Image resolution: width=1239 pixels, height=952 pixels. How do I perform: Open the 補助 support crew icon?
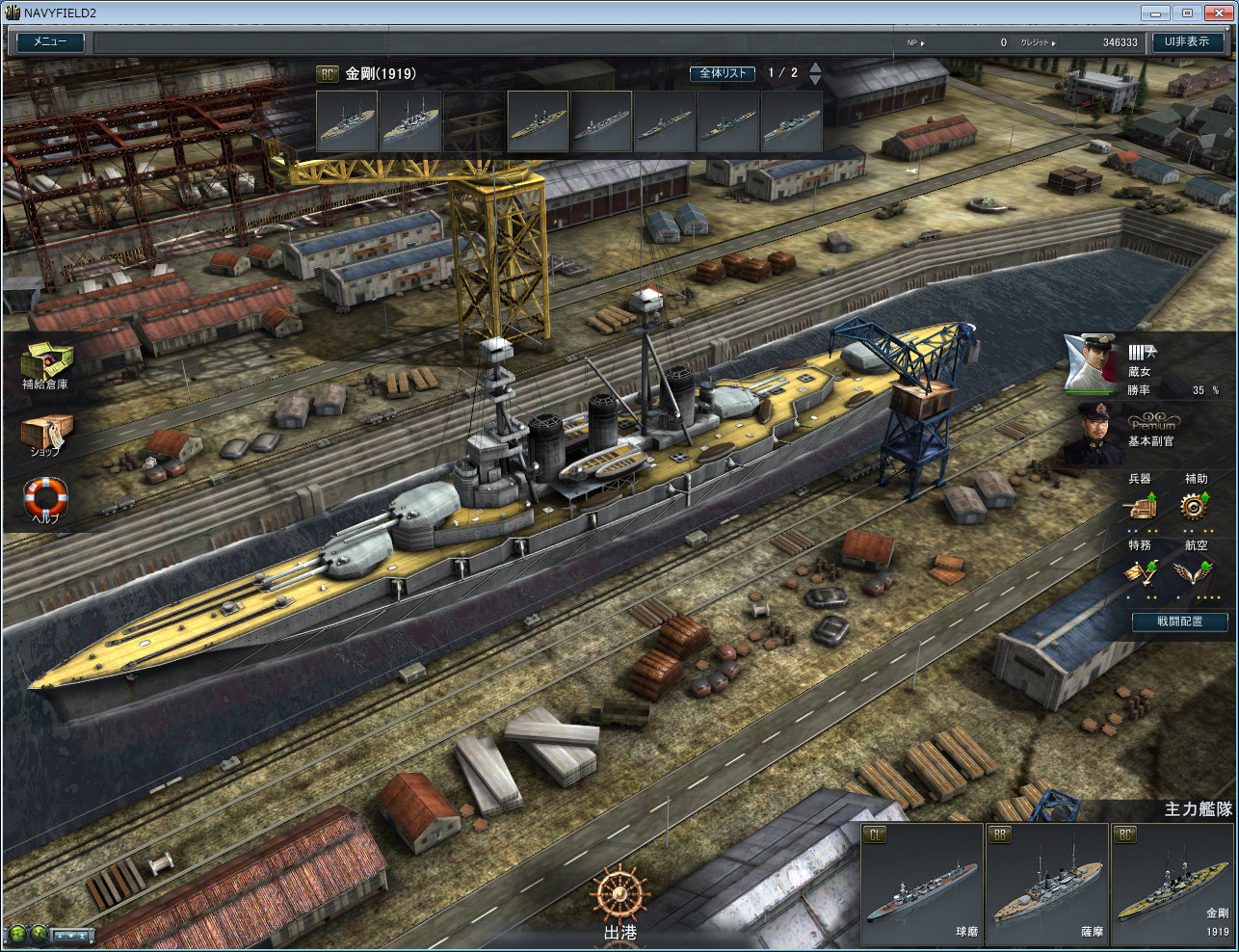[1196, 504]
